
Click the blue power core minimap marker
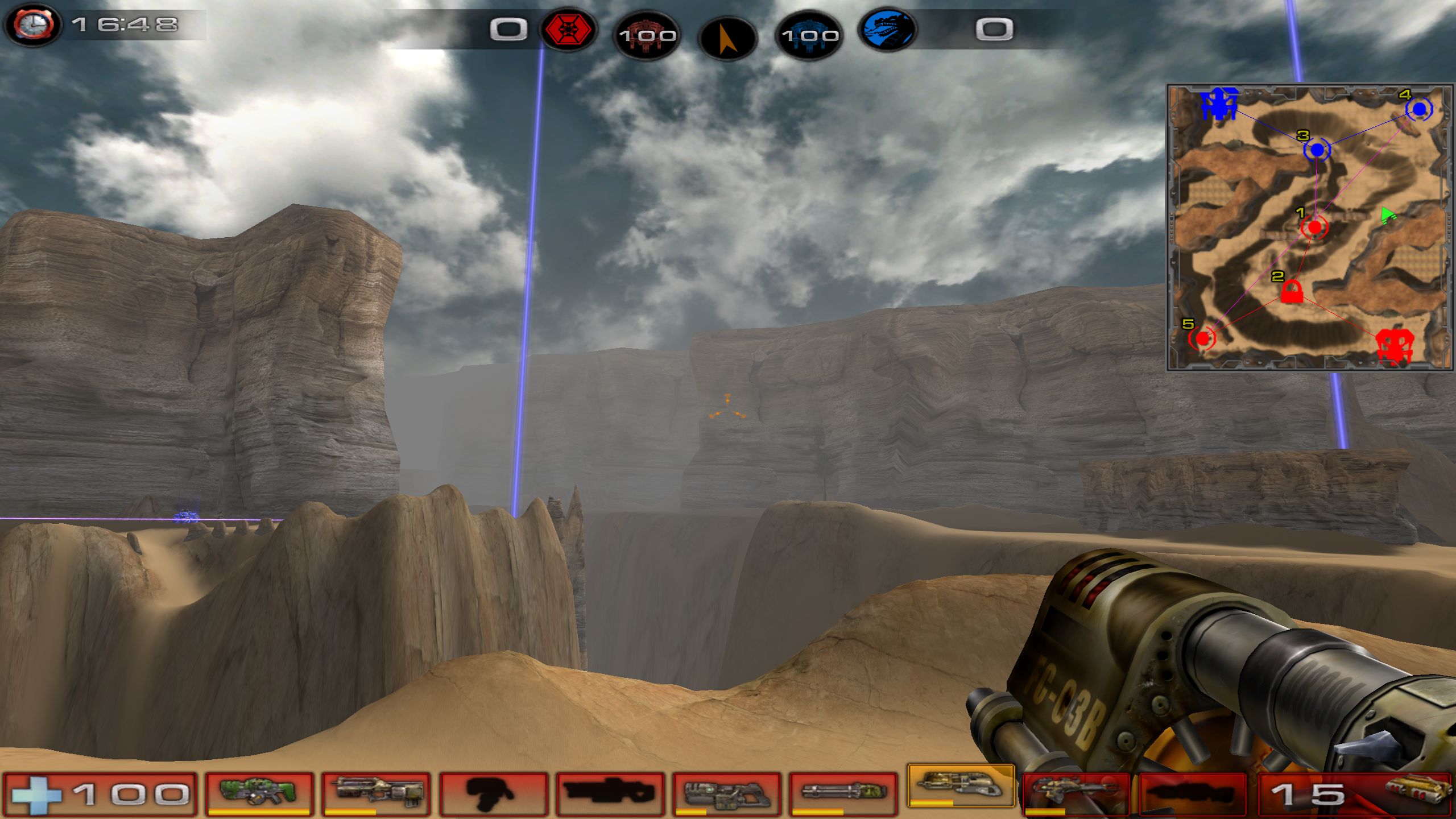(x=1219, y=105)
